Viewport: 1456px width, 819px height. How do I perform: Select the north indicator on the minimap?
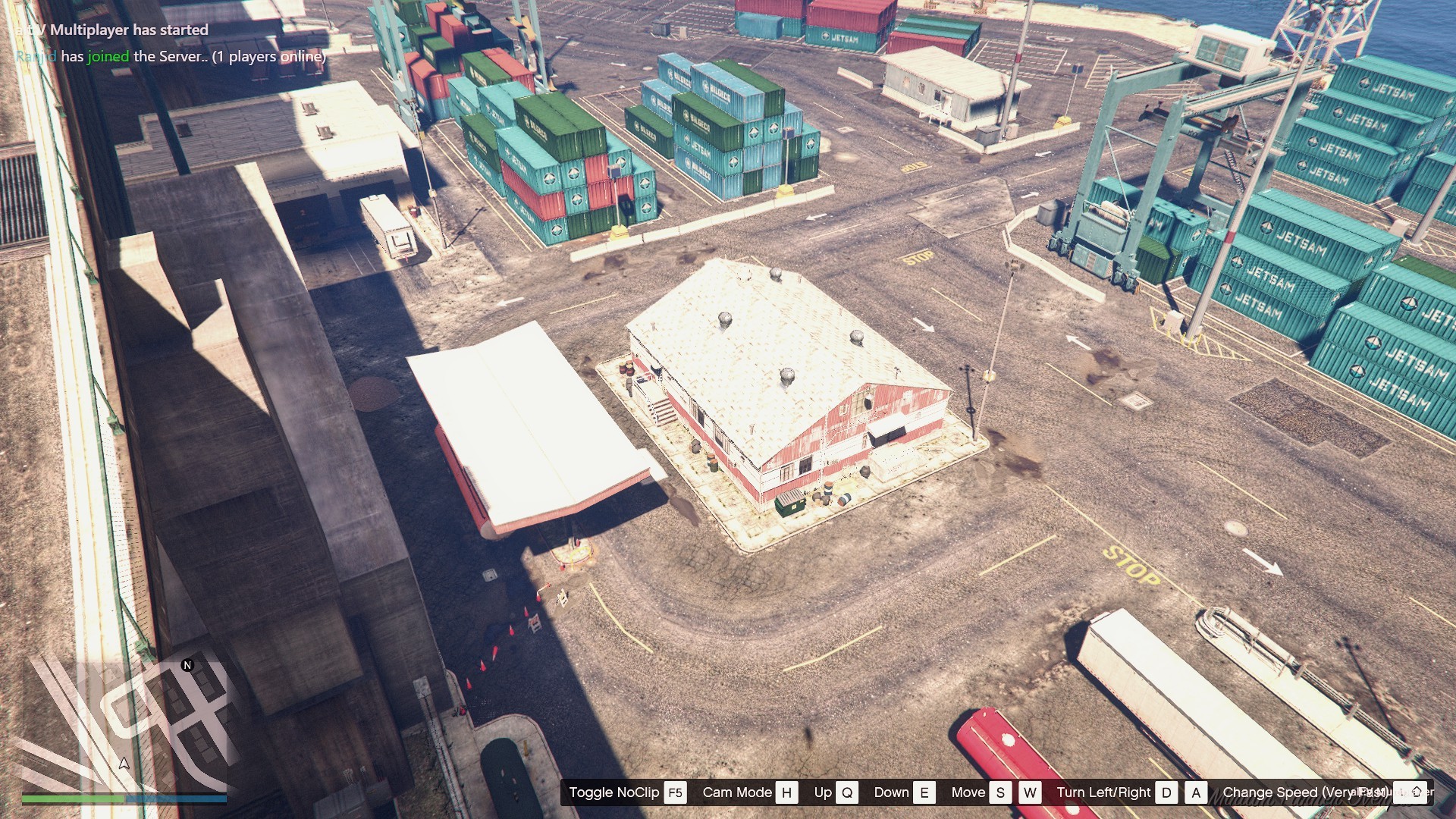pos(187,665)
